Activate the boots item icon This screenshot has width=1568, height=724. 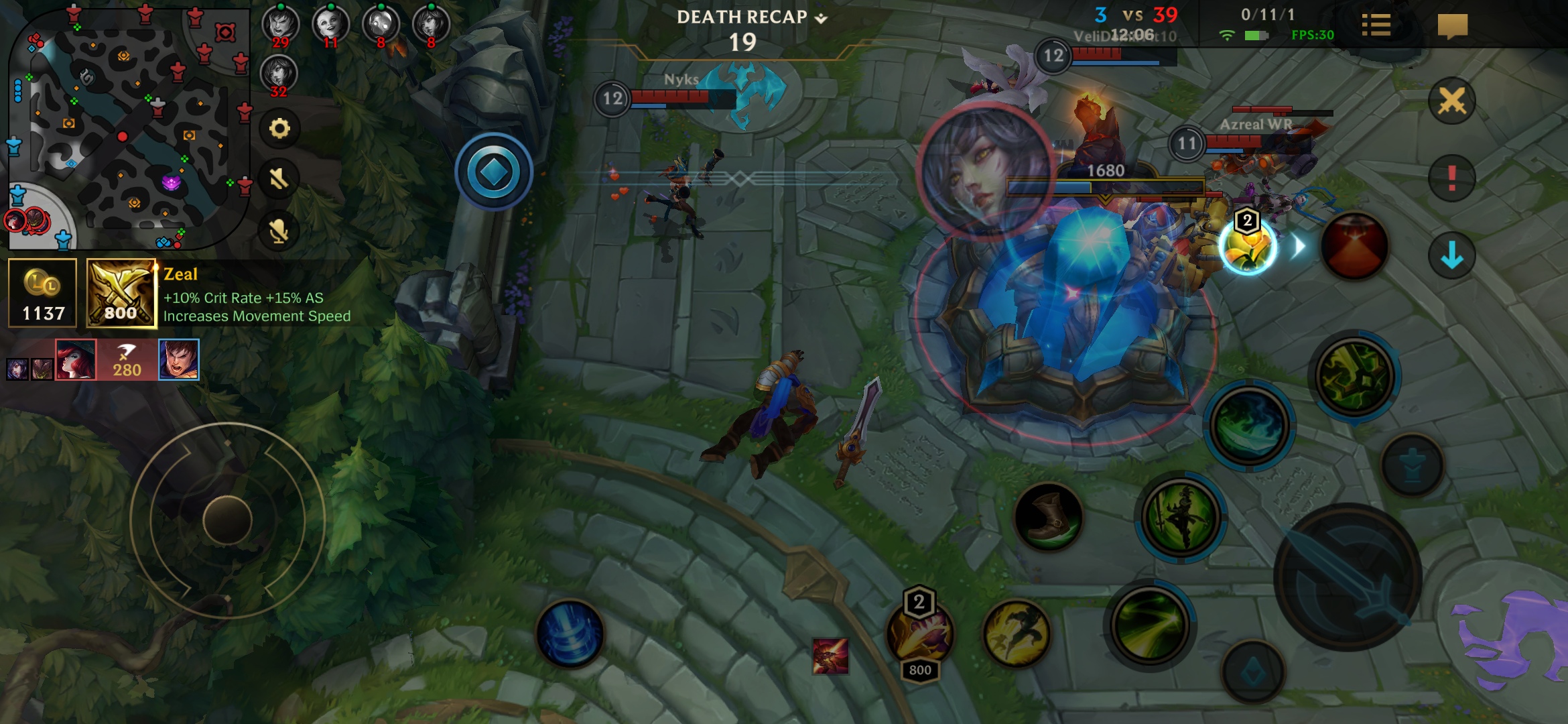pyautogui.click(x=1048, y=518)
